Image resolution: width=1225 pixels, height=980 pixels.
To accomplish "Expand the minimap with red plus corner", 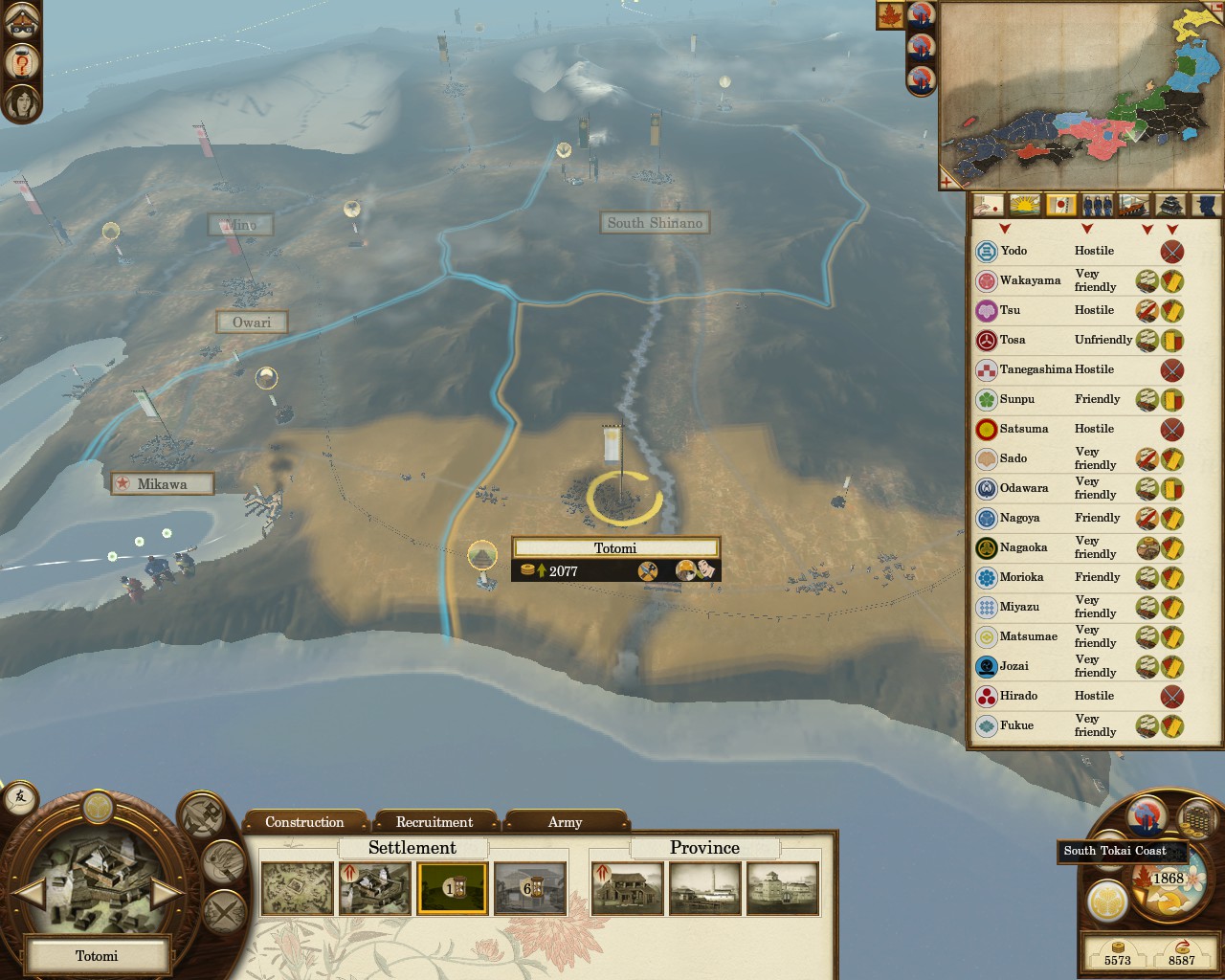I will [x=948, y=181].
